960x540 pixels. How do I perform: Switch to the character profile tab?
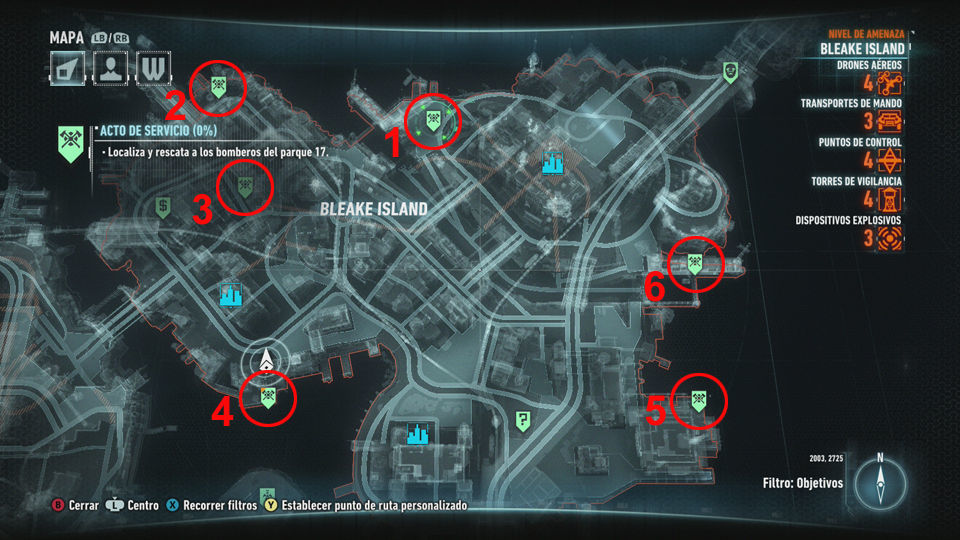click(x=110, y=68)
